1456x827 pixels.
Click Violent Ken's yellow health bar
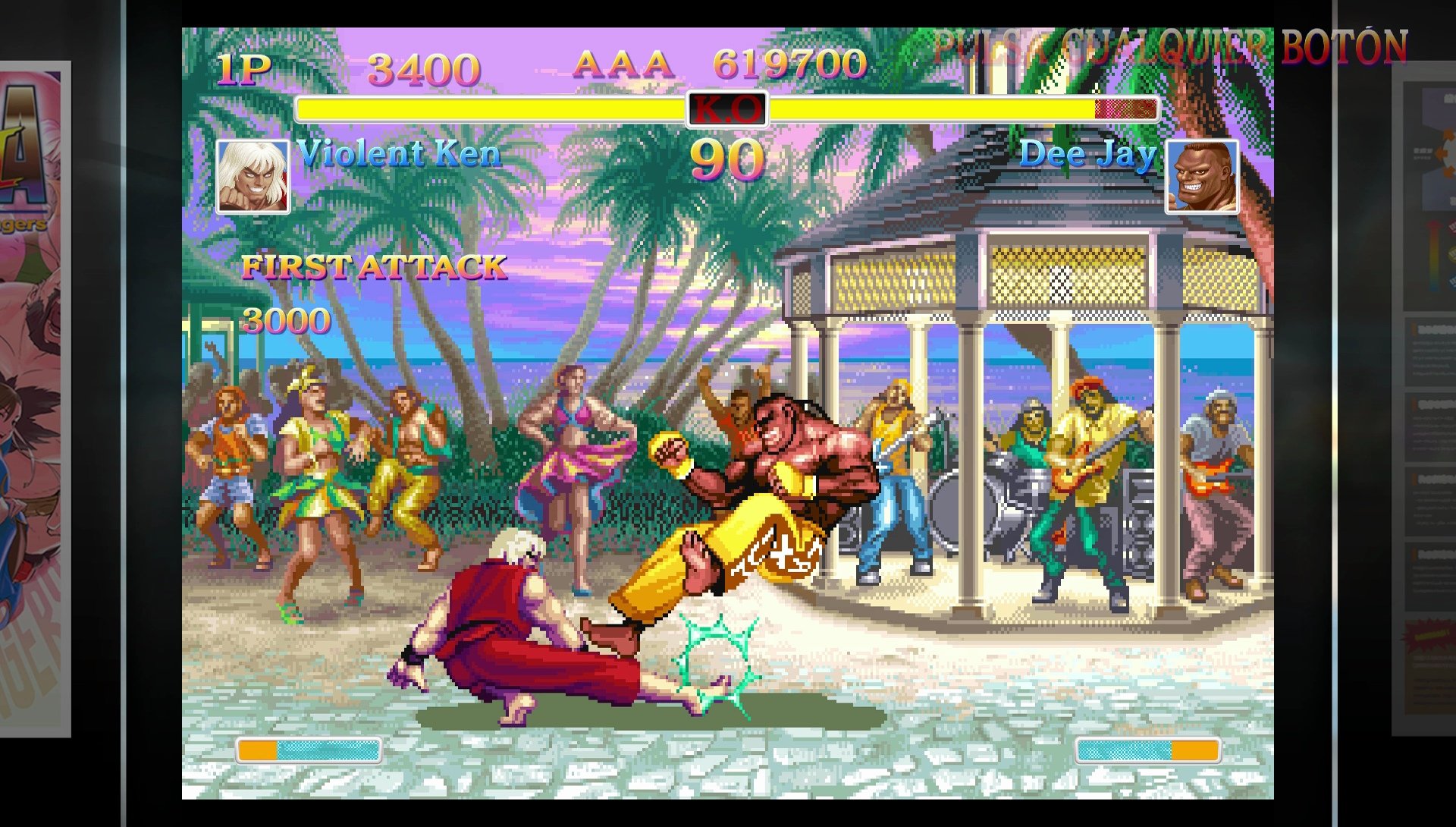click(493, 108)
